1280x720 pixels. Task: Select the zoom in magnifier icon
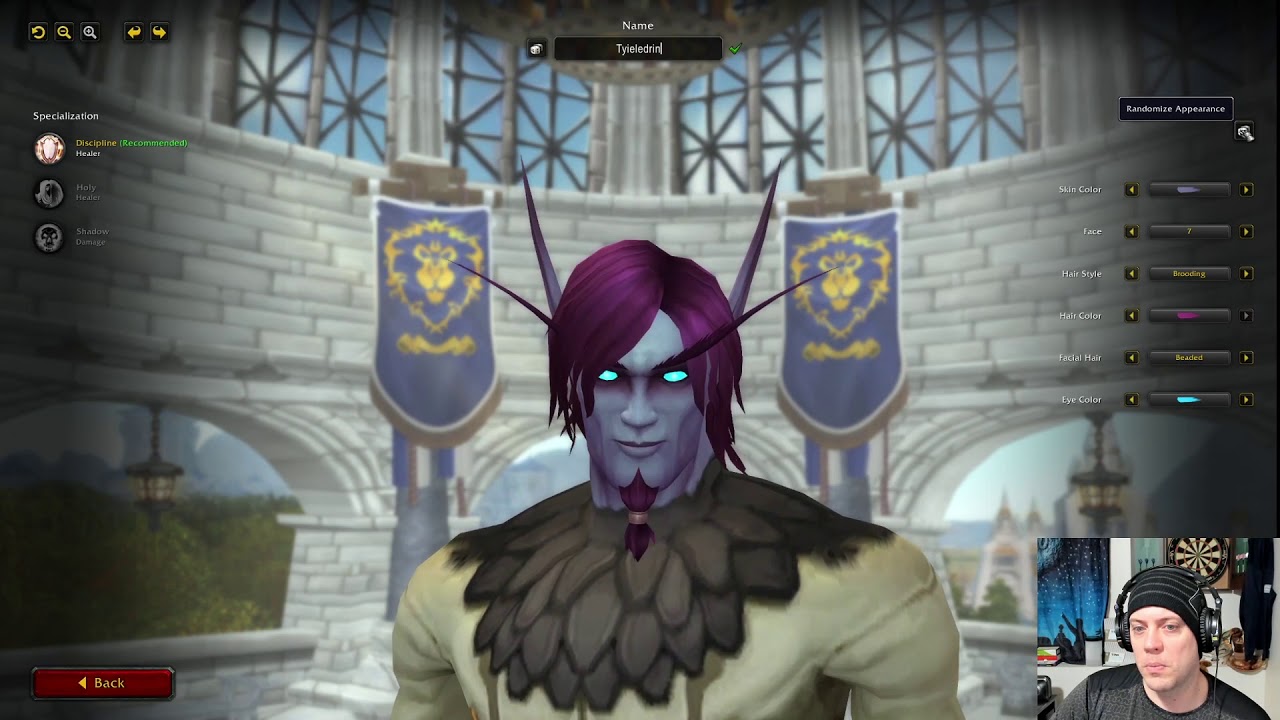89,32
